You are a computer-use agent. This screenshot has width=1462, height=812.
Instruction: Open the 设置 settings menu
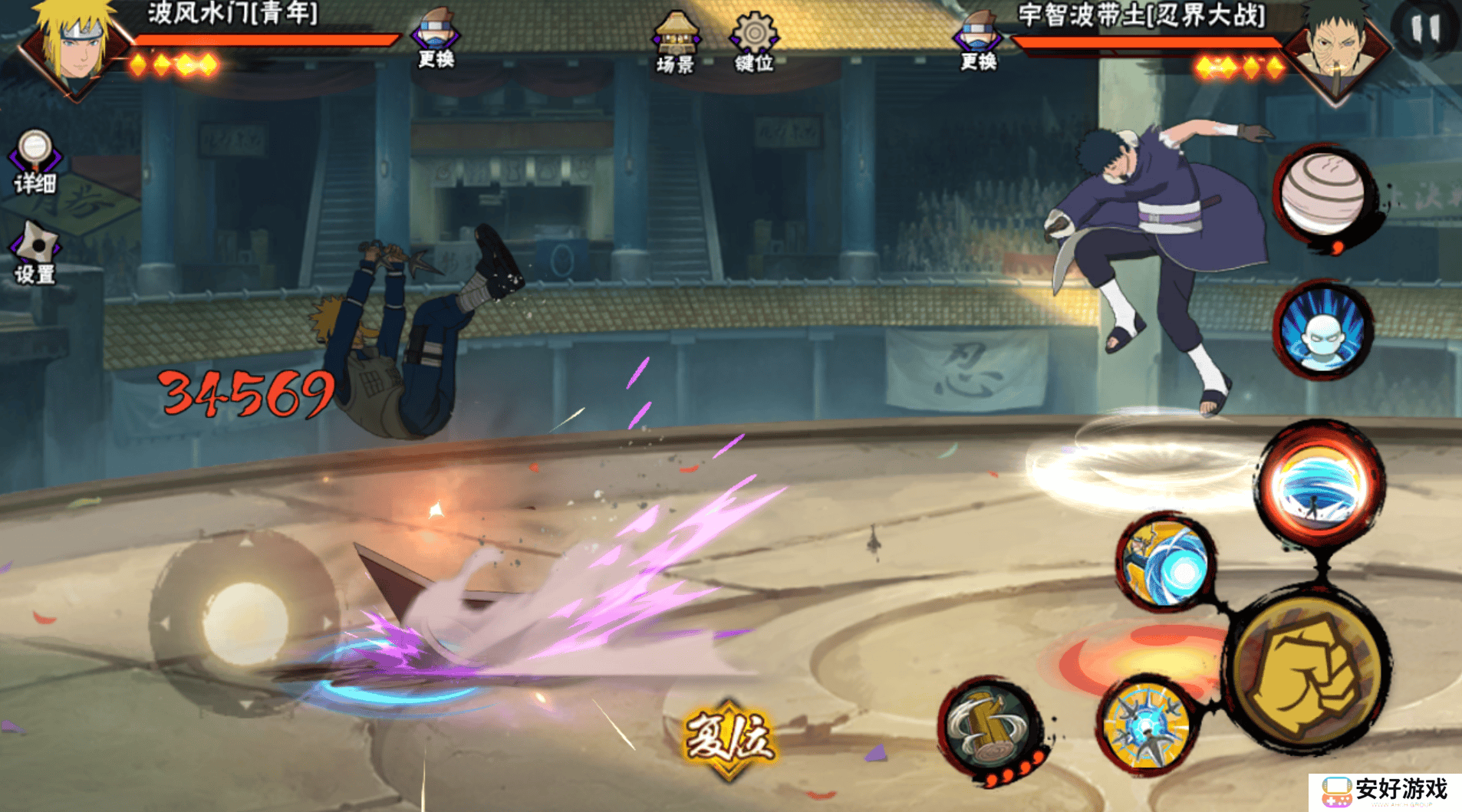tap(35, 253)
